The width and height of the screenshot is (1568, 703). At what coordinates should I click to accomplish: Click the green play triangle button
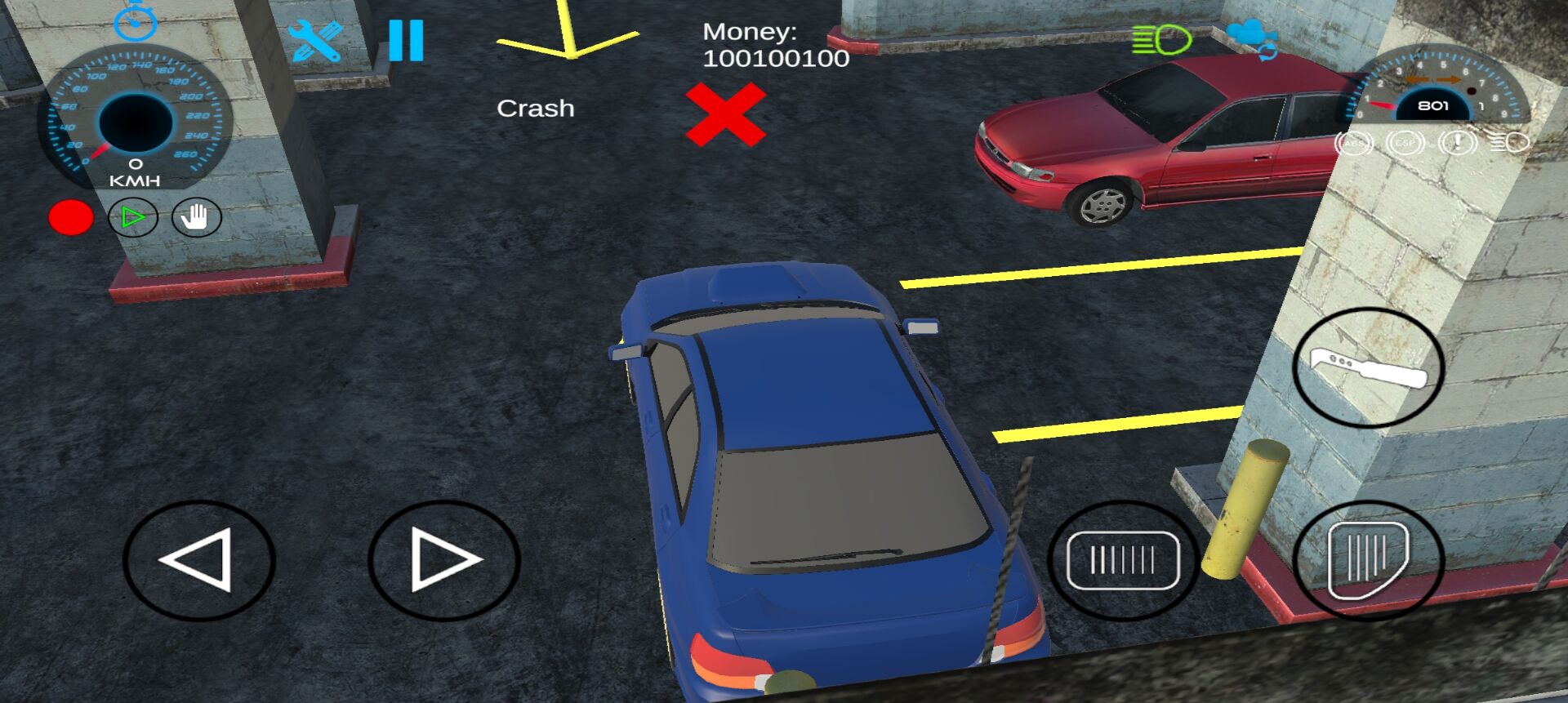point(133,218)
